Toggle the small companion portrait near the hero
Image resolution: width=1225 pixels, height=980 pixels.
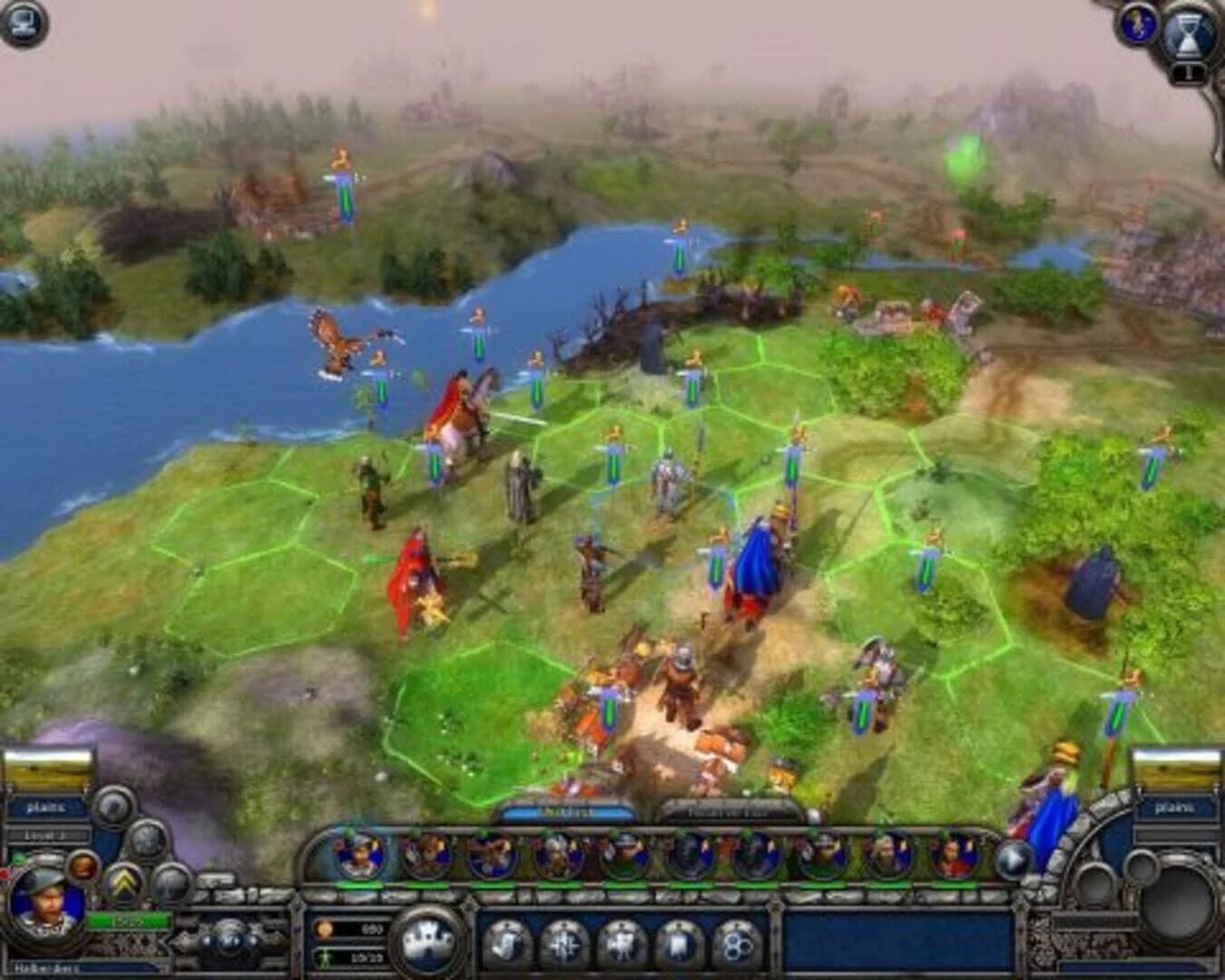82,867
